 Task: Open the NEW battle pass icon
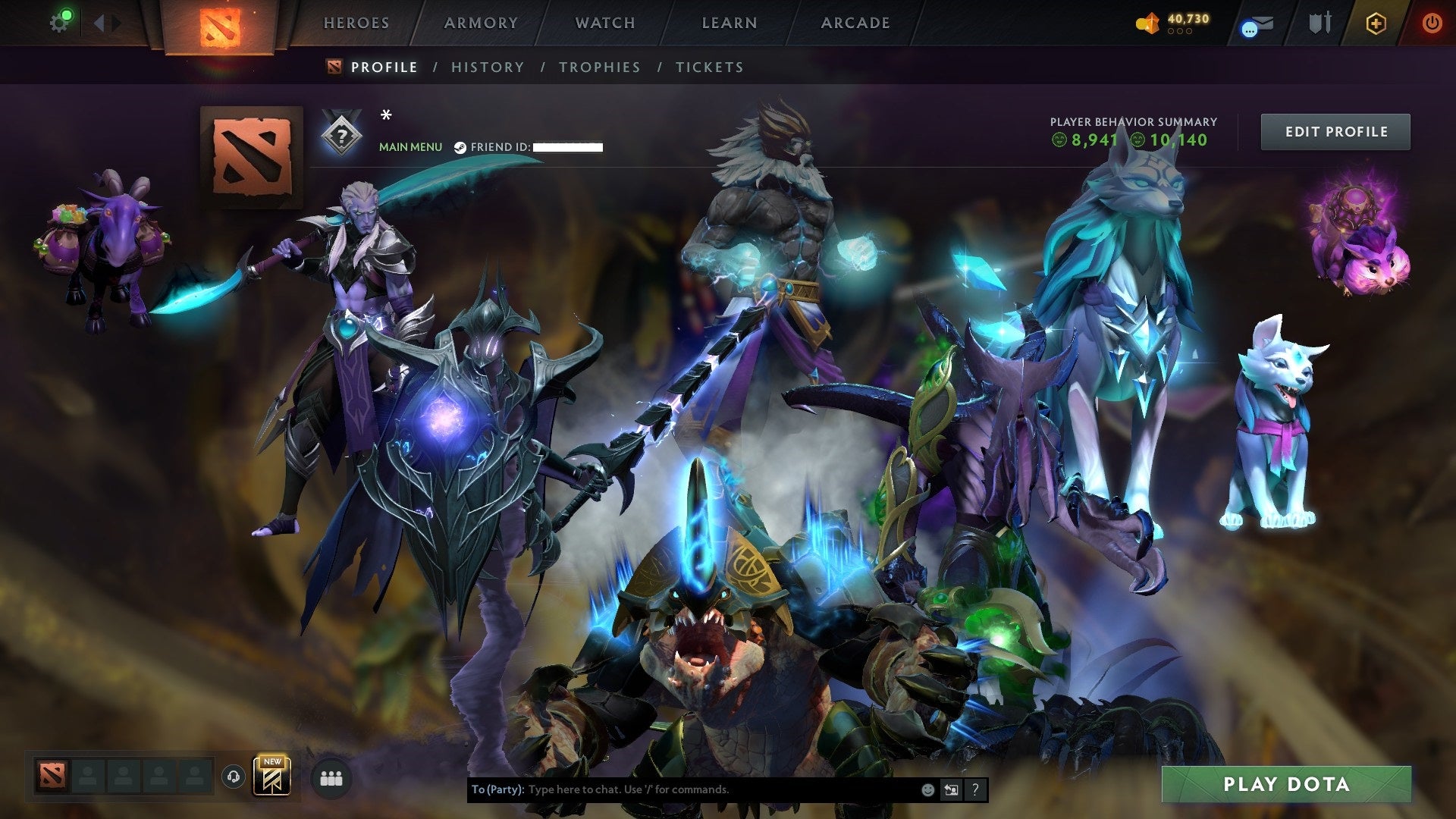pyautogui.click(x=272, y=777)
